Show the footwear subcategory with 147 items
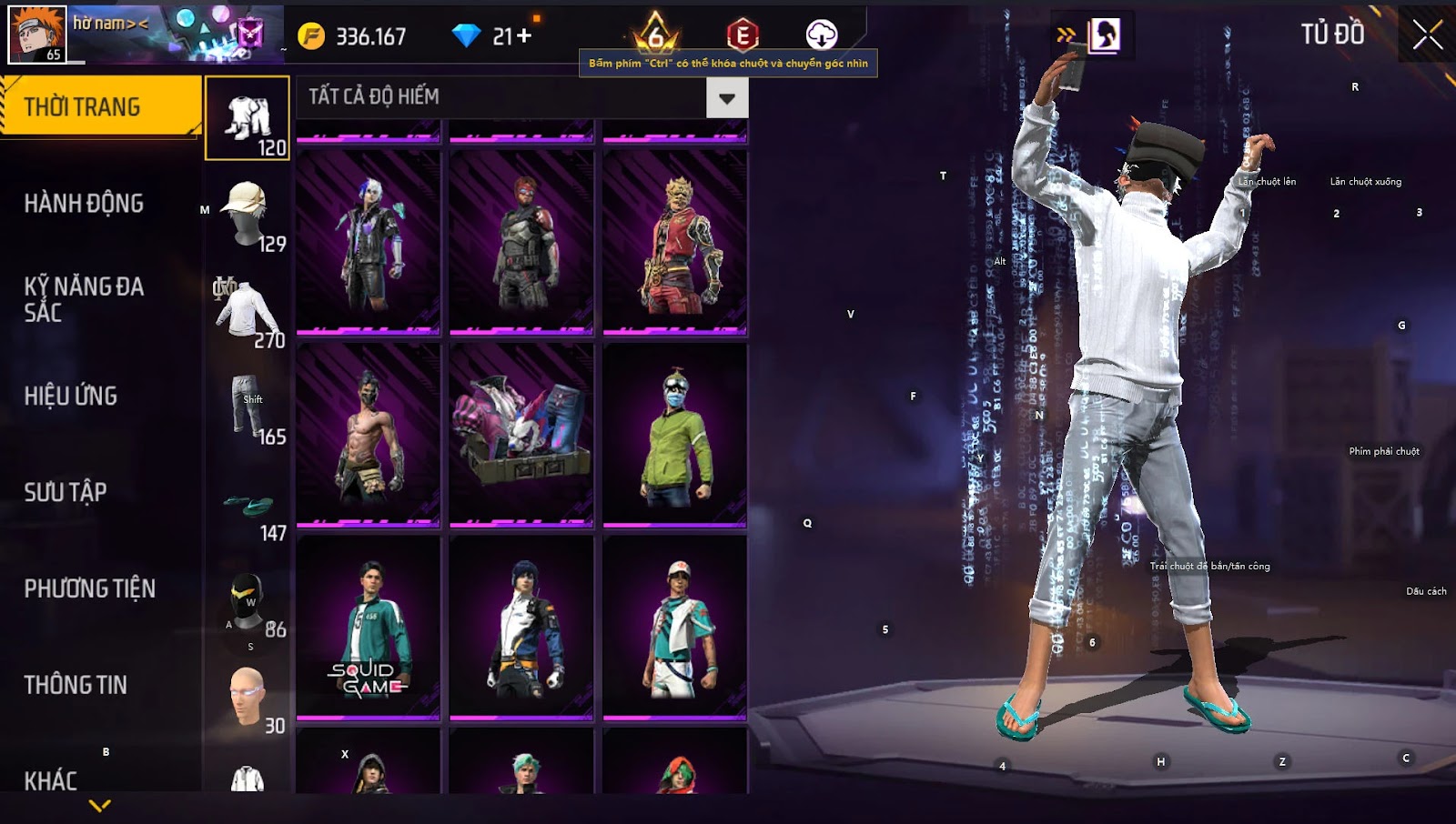1456x824 pixels. click(248, 510)
